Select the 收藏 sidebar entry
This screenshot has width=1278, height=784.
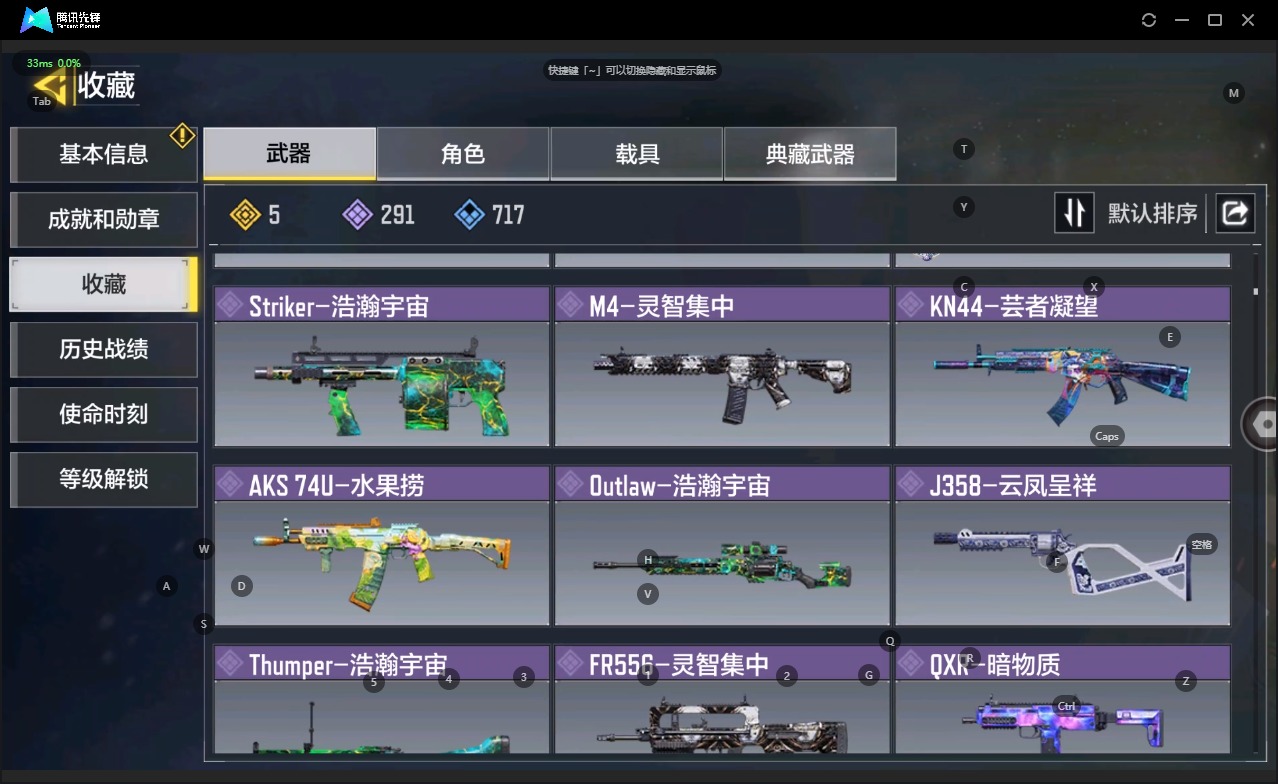pyautogui.click(x=103, y=284)
